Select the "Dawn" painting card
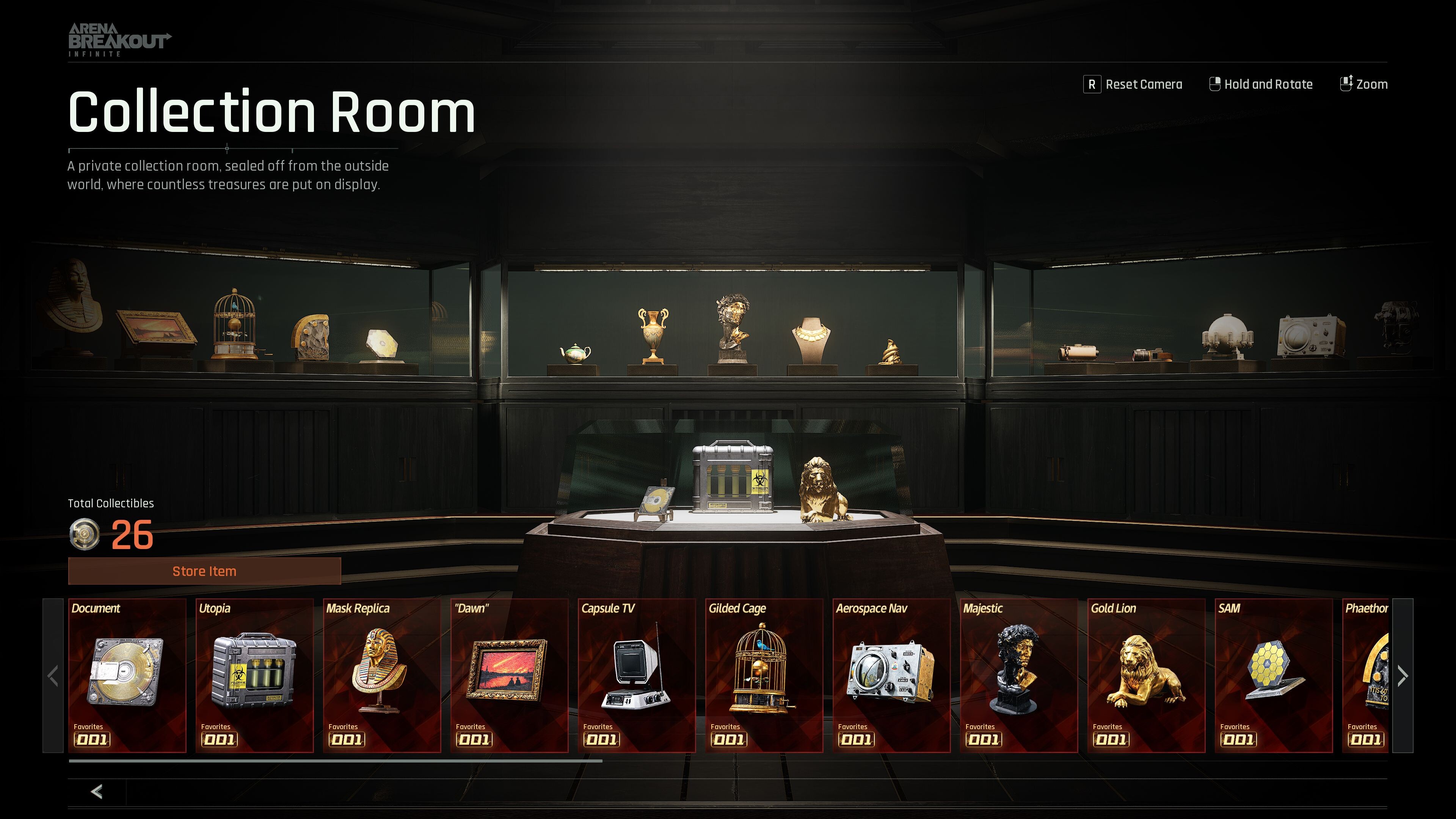 pos(509,675)
